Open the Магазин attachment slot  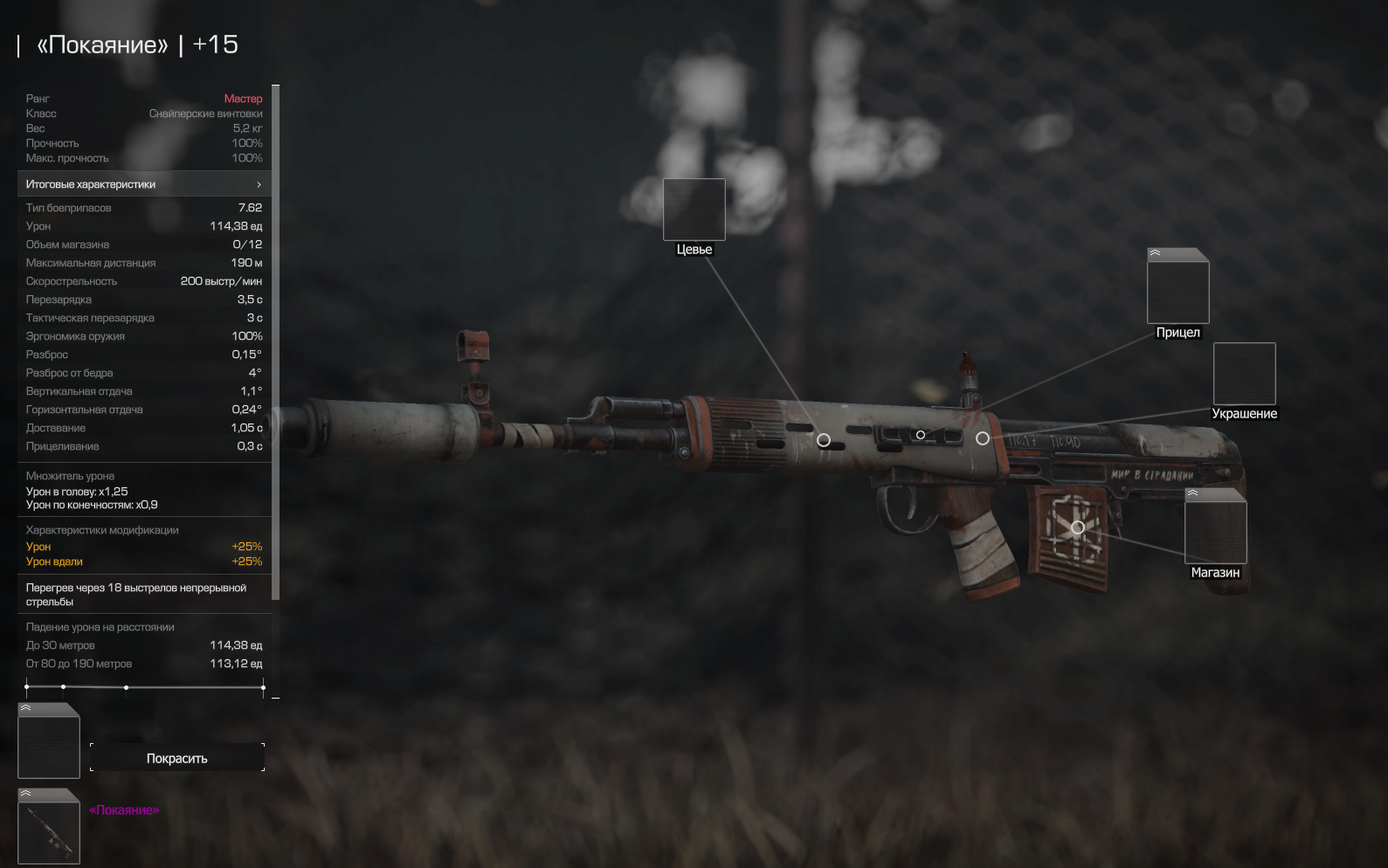tap(1215, 531)
